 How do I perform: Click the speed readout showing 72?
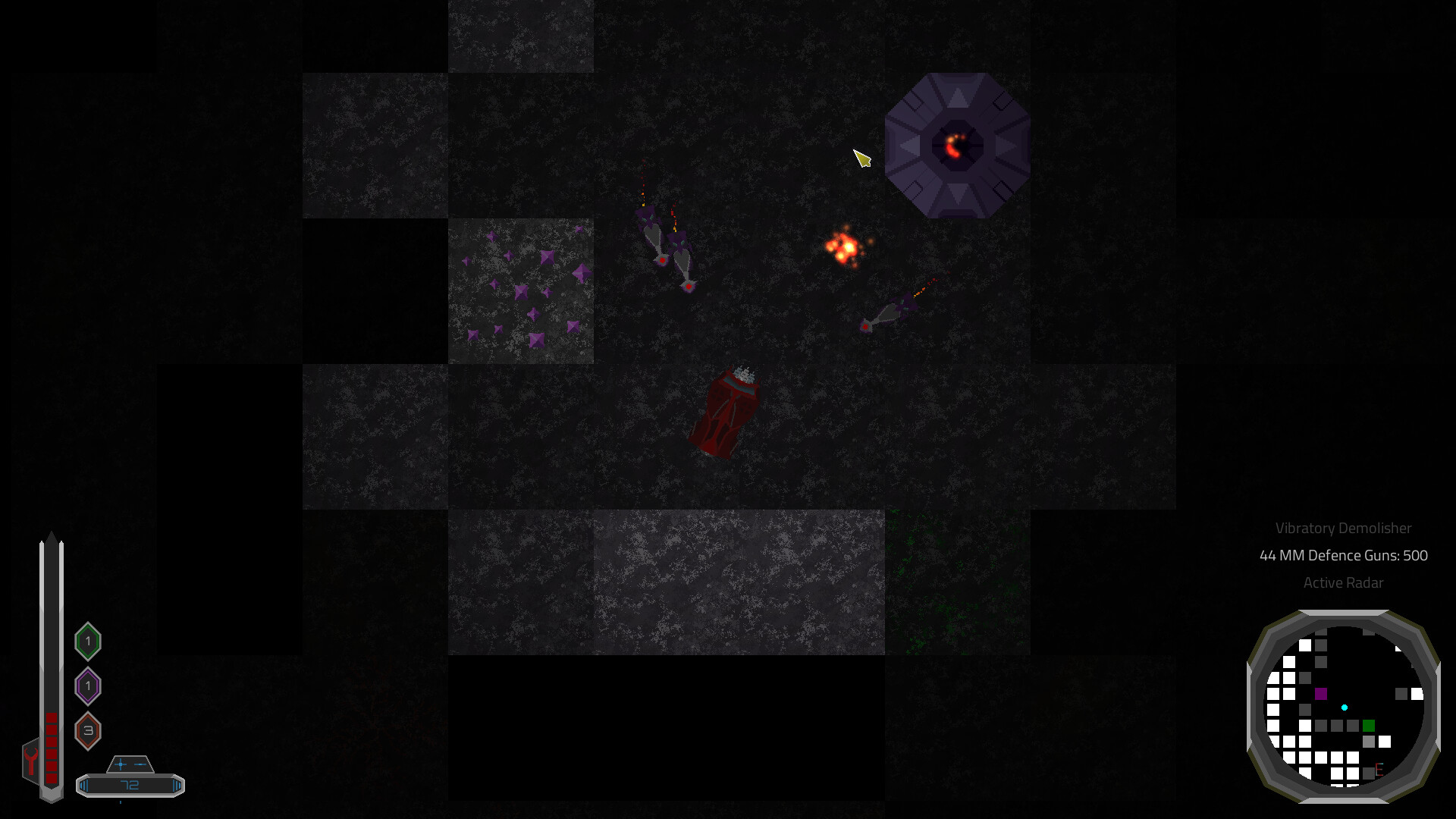pos(129,785)
